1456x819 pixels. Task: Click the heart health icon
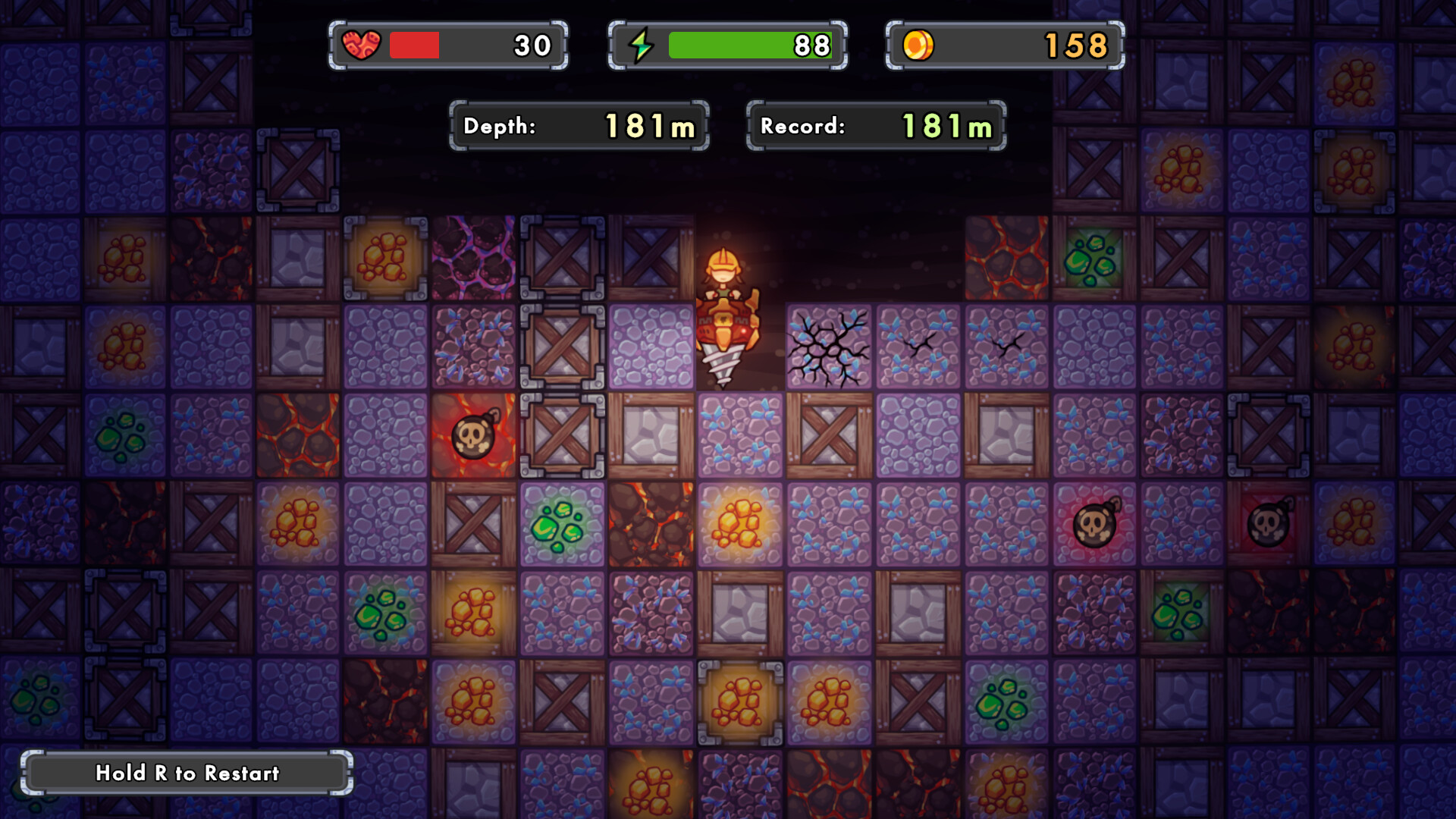tap(364, 44)
